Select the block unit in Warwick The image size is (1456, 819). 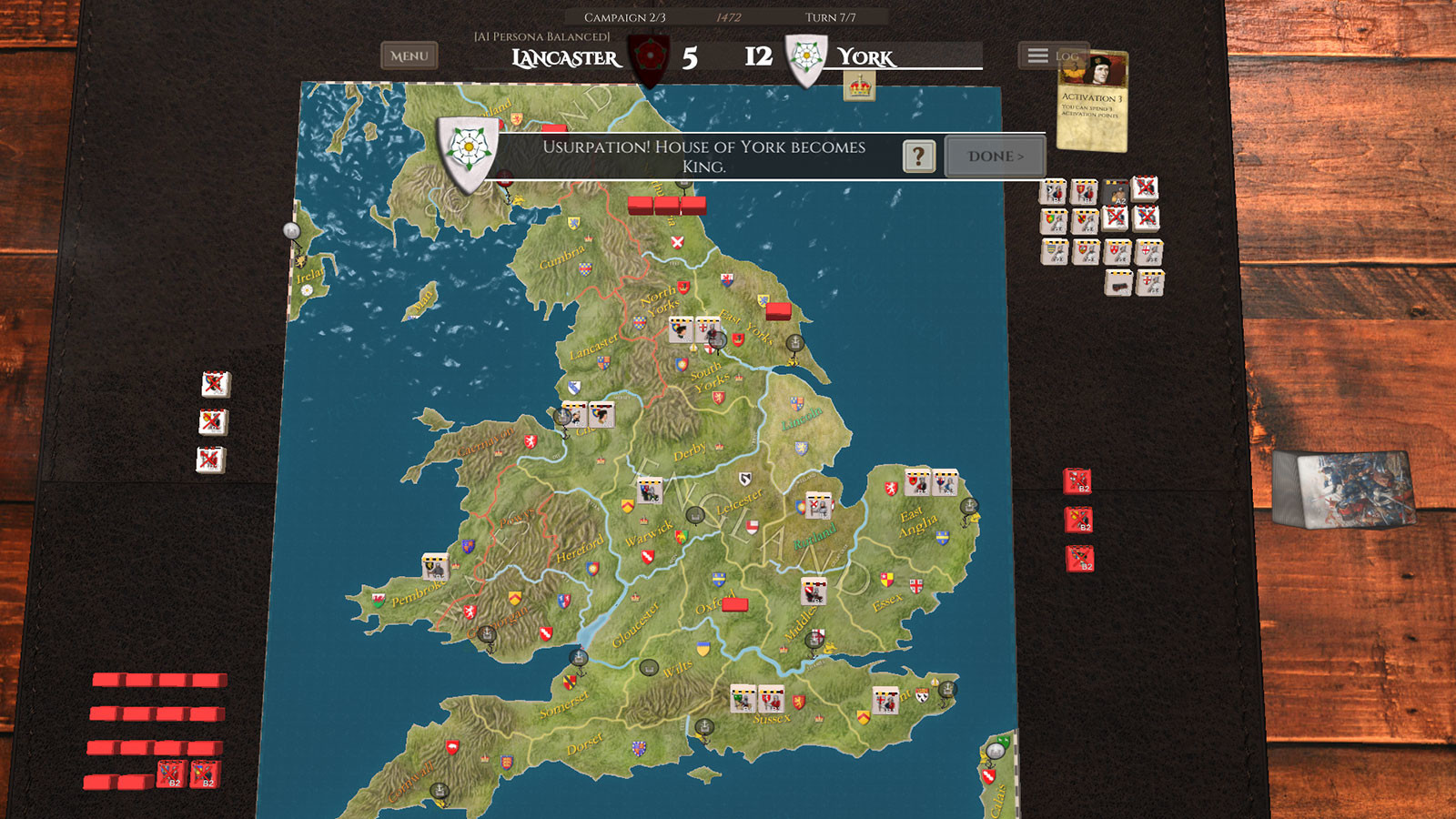pyautogui.click(x=649, y=491)
